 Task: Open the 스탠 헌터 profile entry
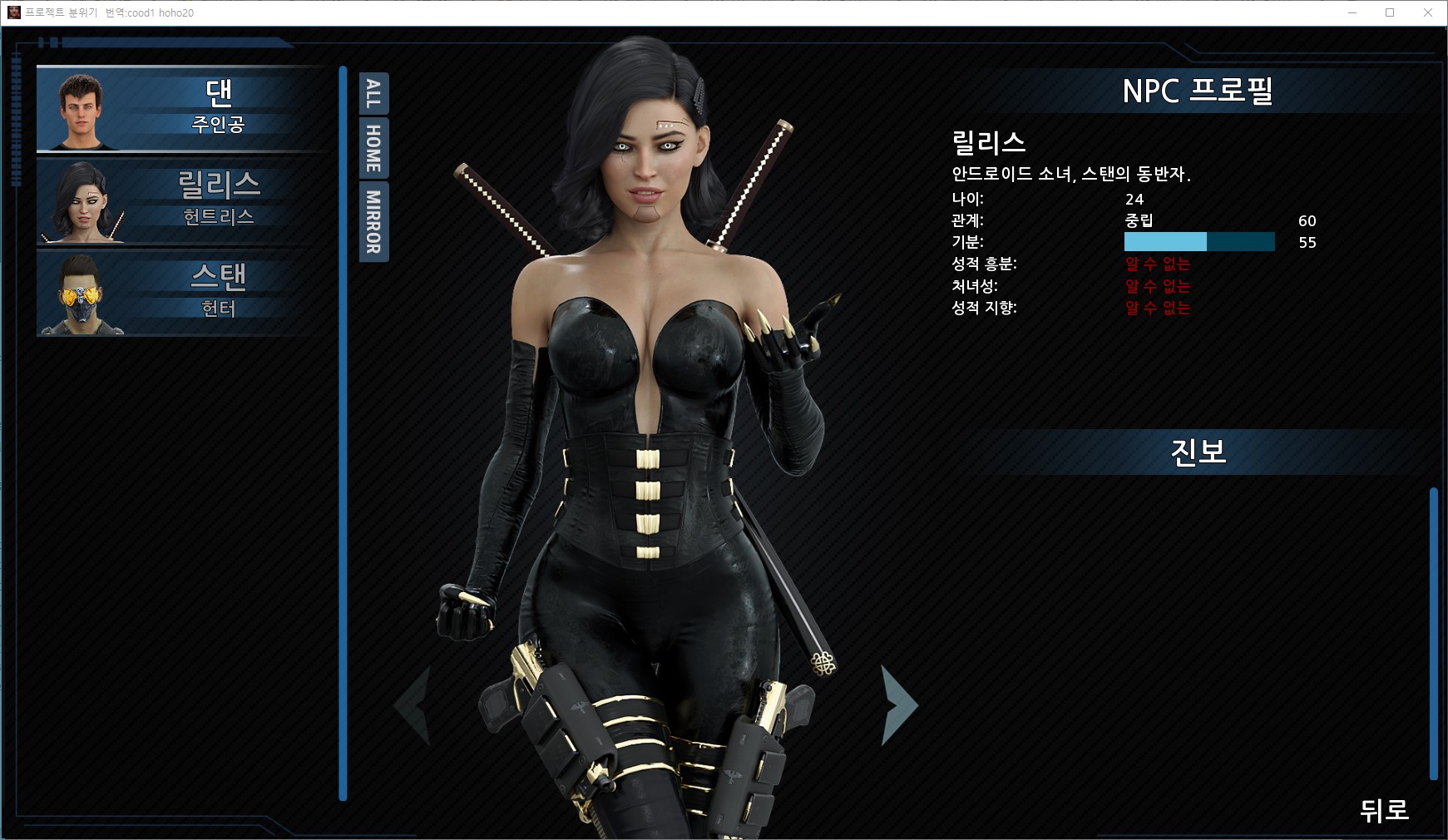click(x=181, y=293)
